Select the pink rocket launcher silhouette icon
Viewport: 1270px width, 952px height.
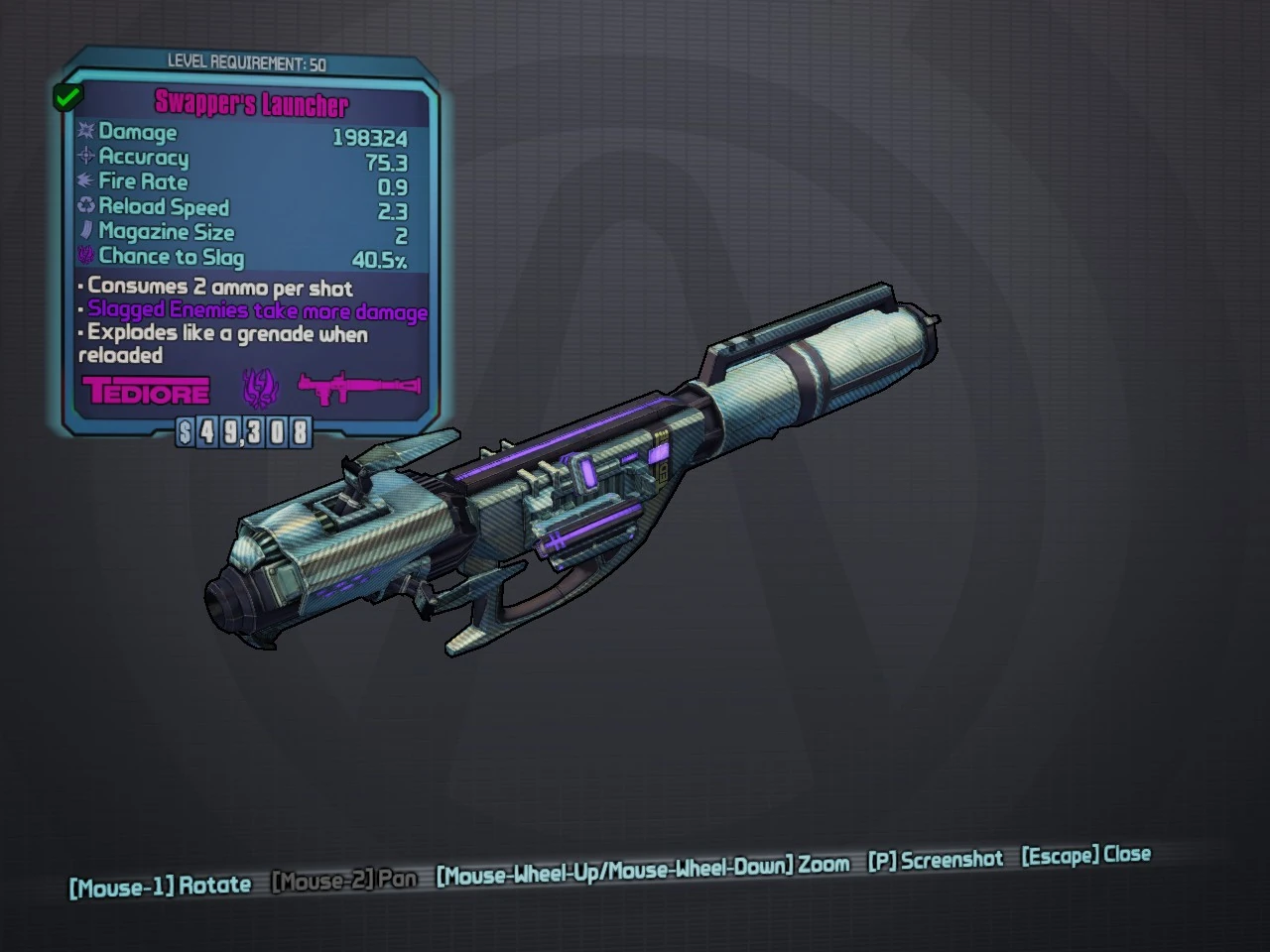point(357,386)
